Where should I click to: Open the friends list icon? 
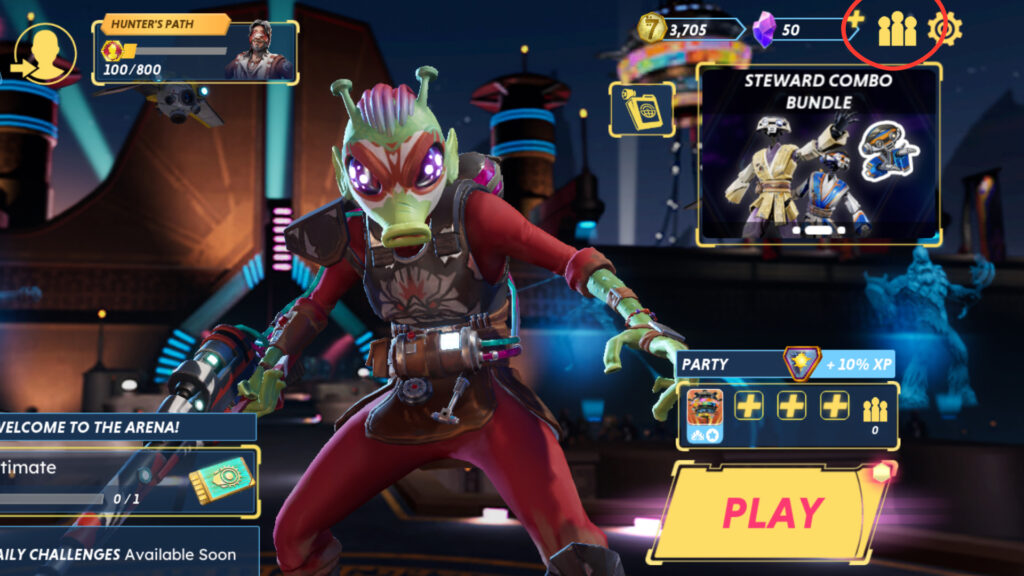pos(896,30)
